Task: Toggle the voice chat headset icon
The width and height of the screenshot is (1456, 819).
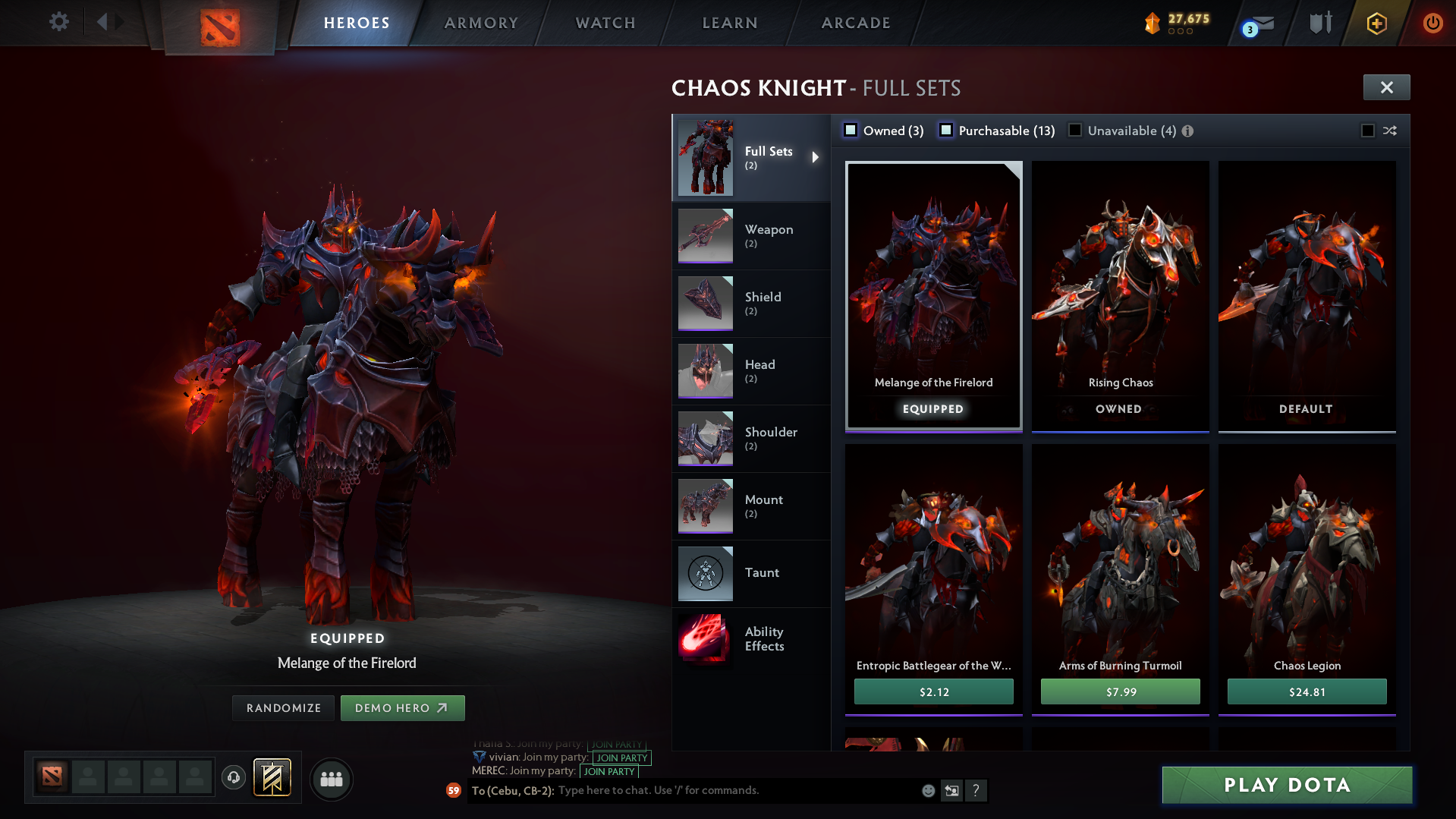Action: (x=233, y=779)
